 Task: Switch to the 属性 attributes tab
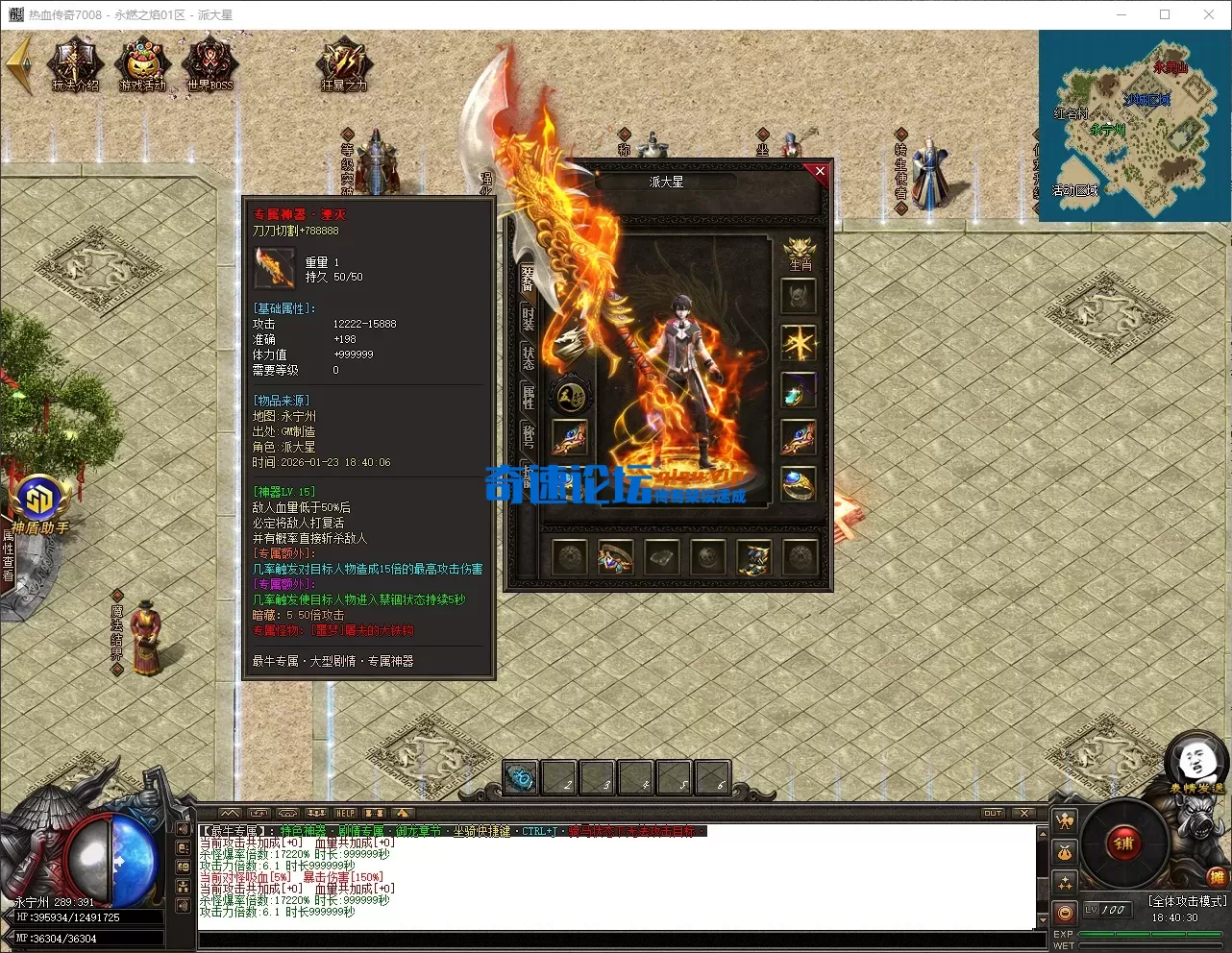point(528,397)
